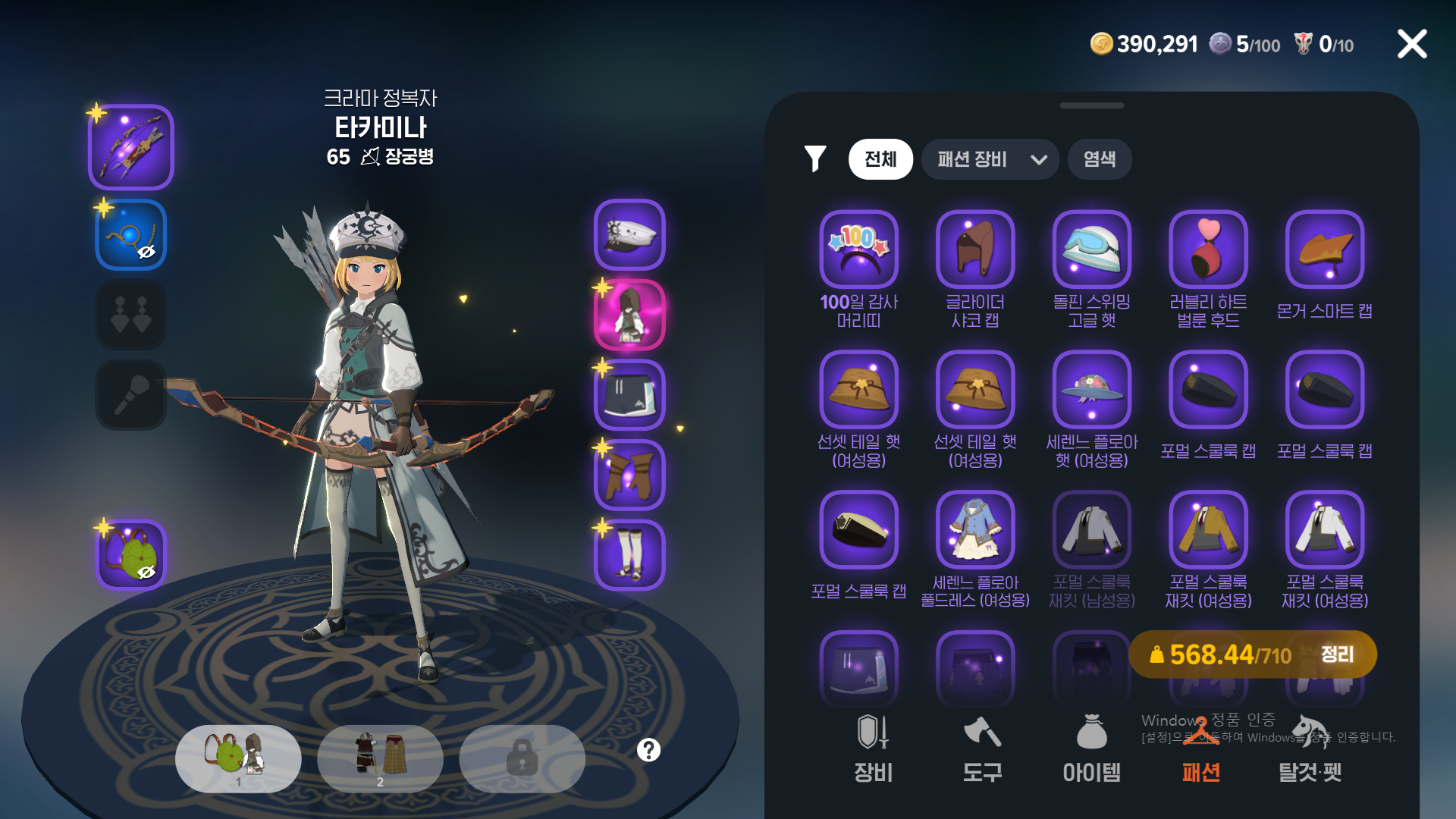1456x819 pixels.
Task: Choose outfit preset number 2
Action: (380, 758)
